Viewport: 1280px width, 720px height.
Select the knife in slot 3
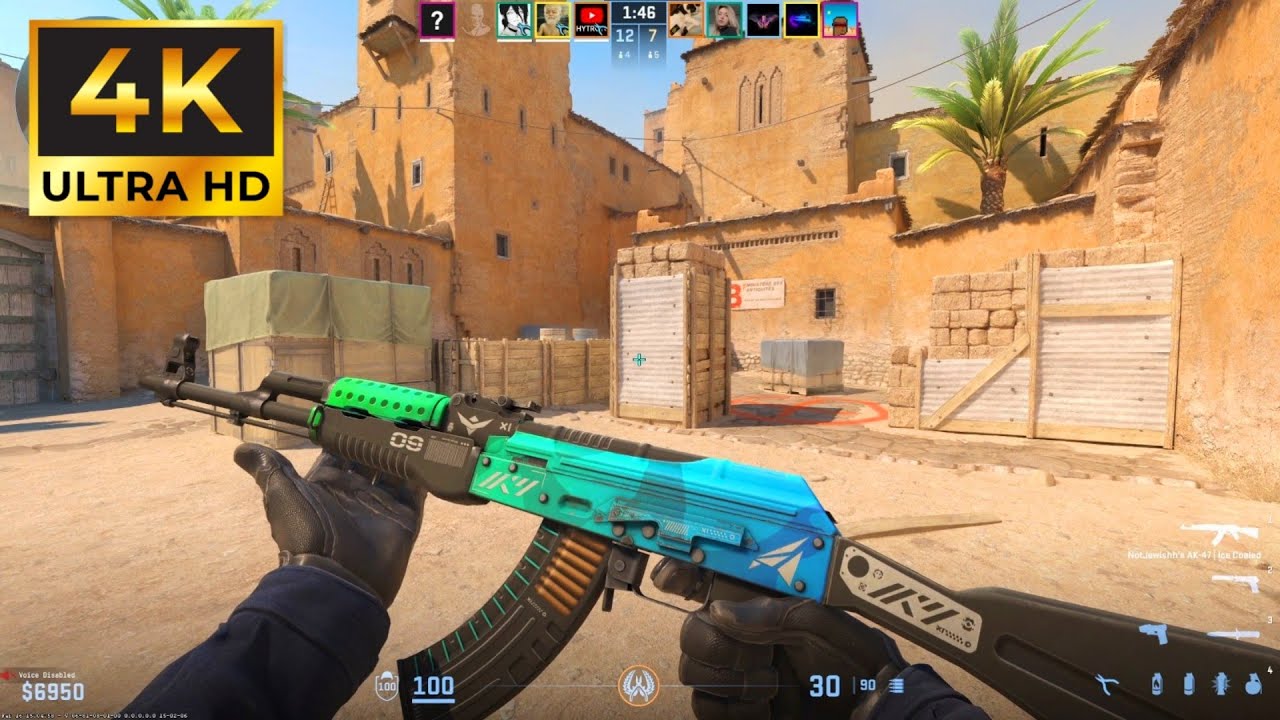click(1232, 634)
